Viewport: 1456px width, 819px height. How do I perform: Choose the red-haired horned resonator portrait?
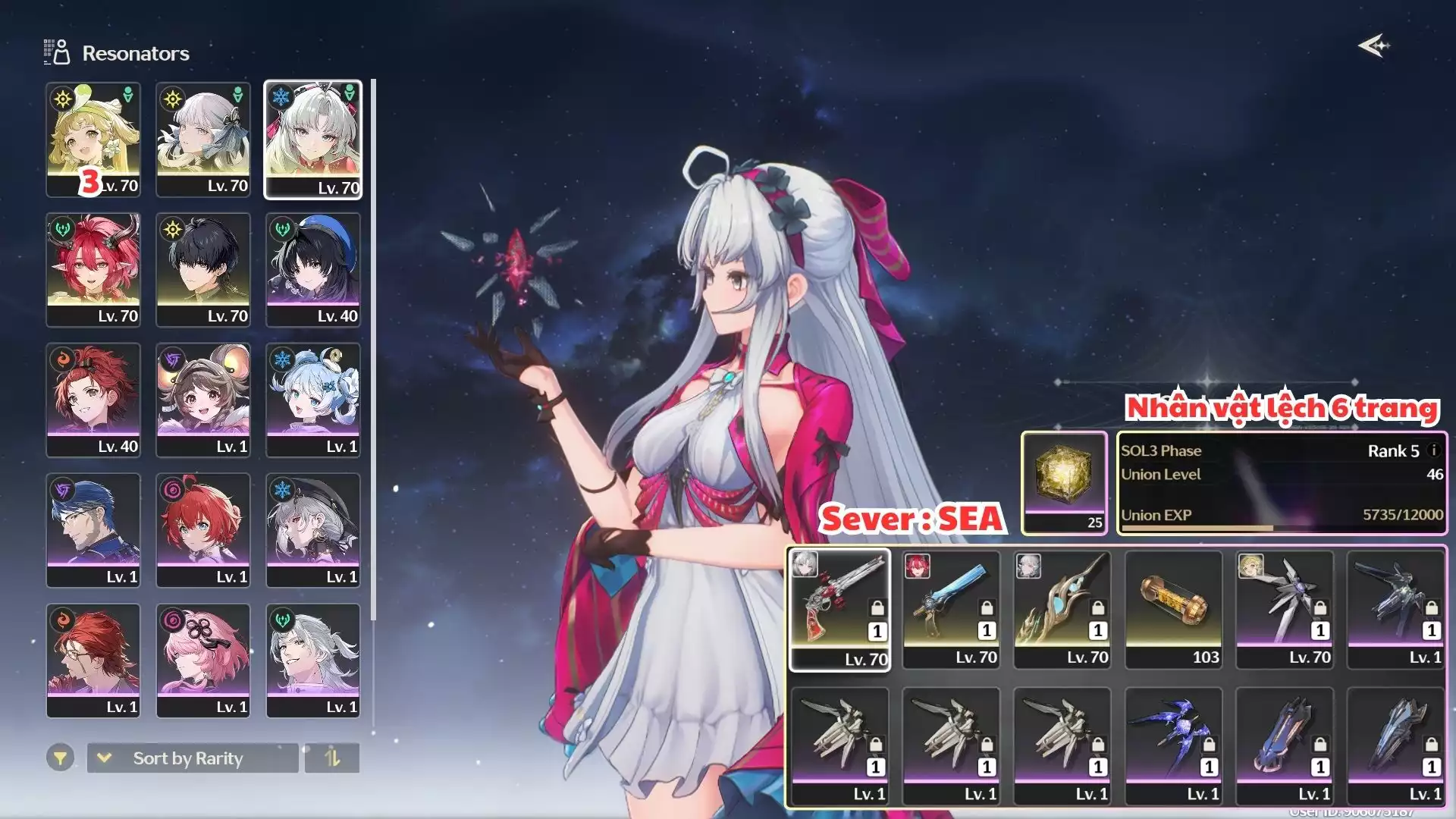(93, 270)
